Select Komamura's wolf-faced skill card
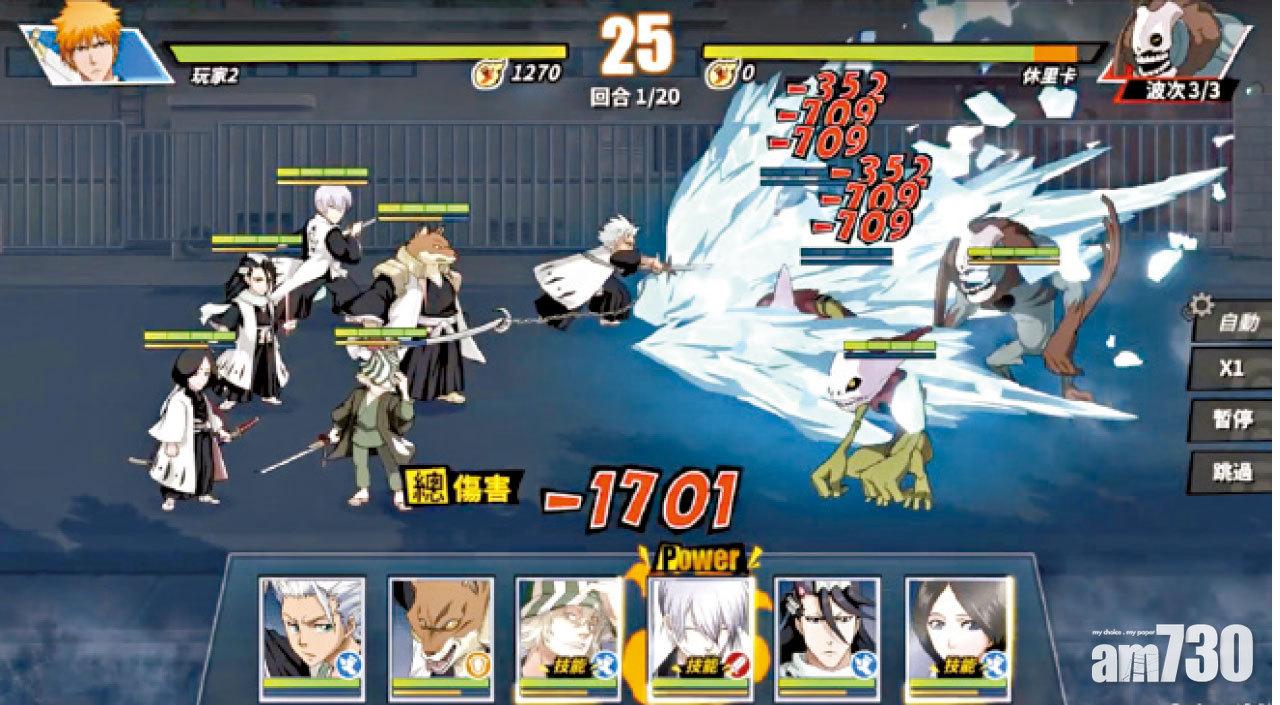This screenshot has height=705, width=1280. coord(441,632)
